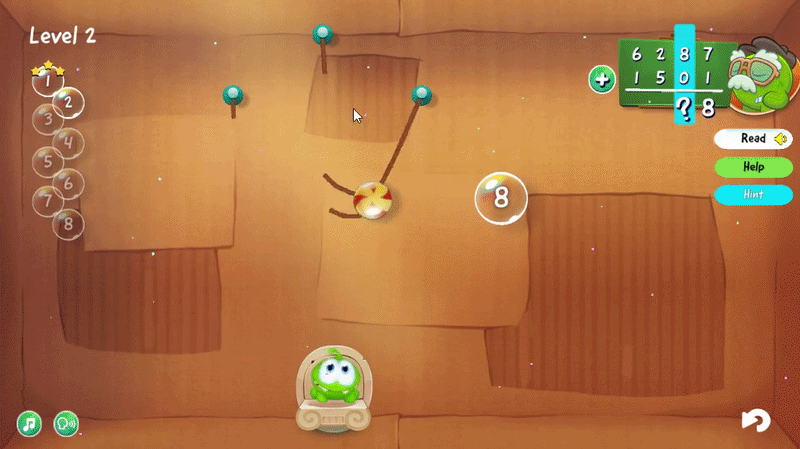Pick level bubble number 4
The height and width of the screenshot is (449, 800).
68,142
